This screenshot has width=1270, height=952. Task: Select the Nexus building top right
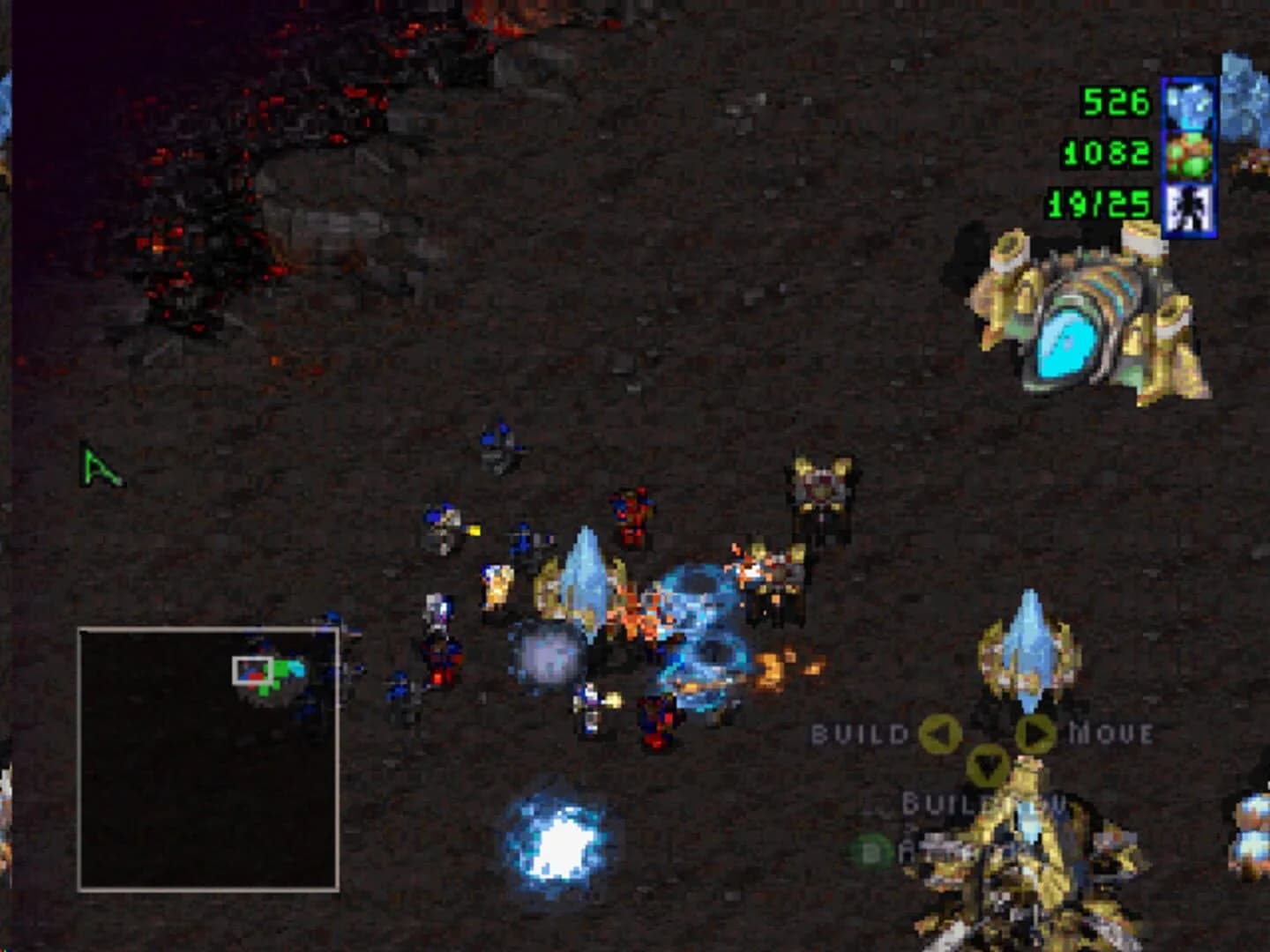[x=1080, y=317]
